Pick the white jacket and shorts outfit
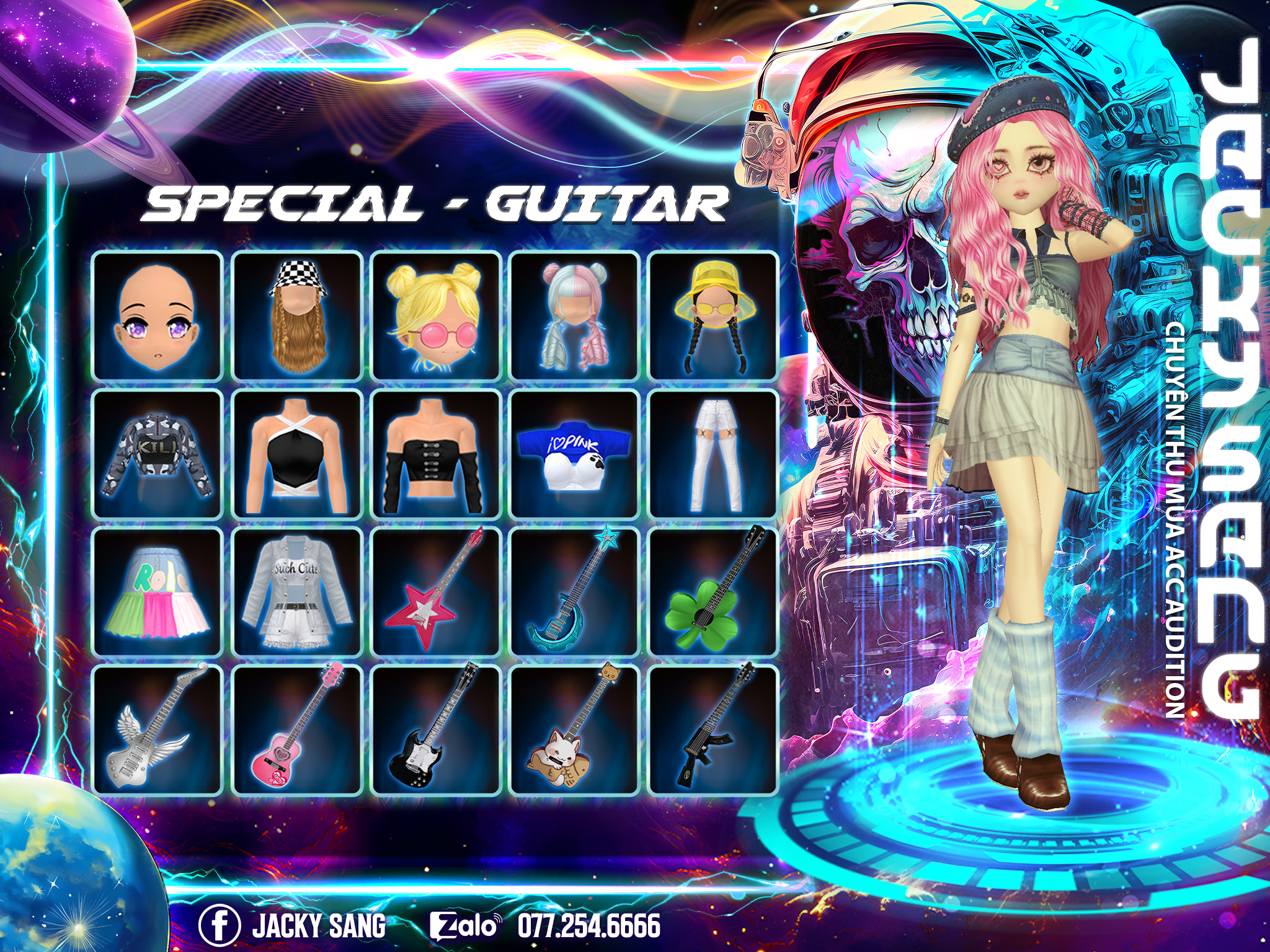Image resolution: width=1270 pixels, height=952 pixels. coord(297,593)
